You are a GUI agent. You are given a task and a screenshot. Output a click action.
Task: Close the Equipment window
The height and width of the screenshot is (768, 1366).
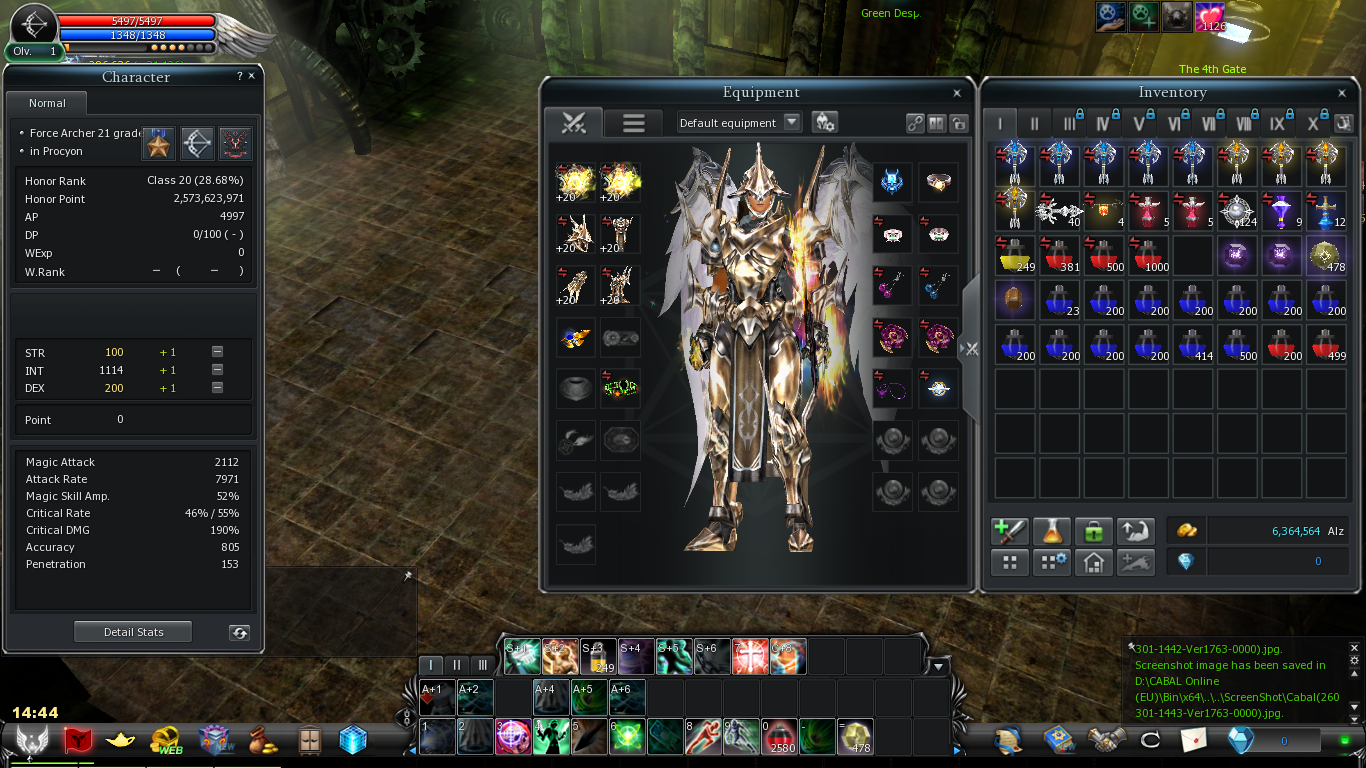coord(957,93)
